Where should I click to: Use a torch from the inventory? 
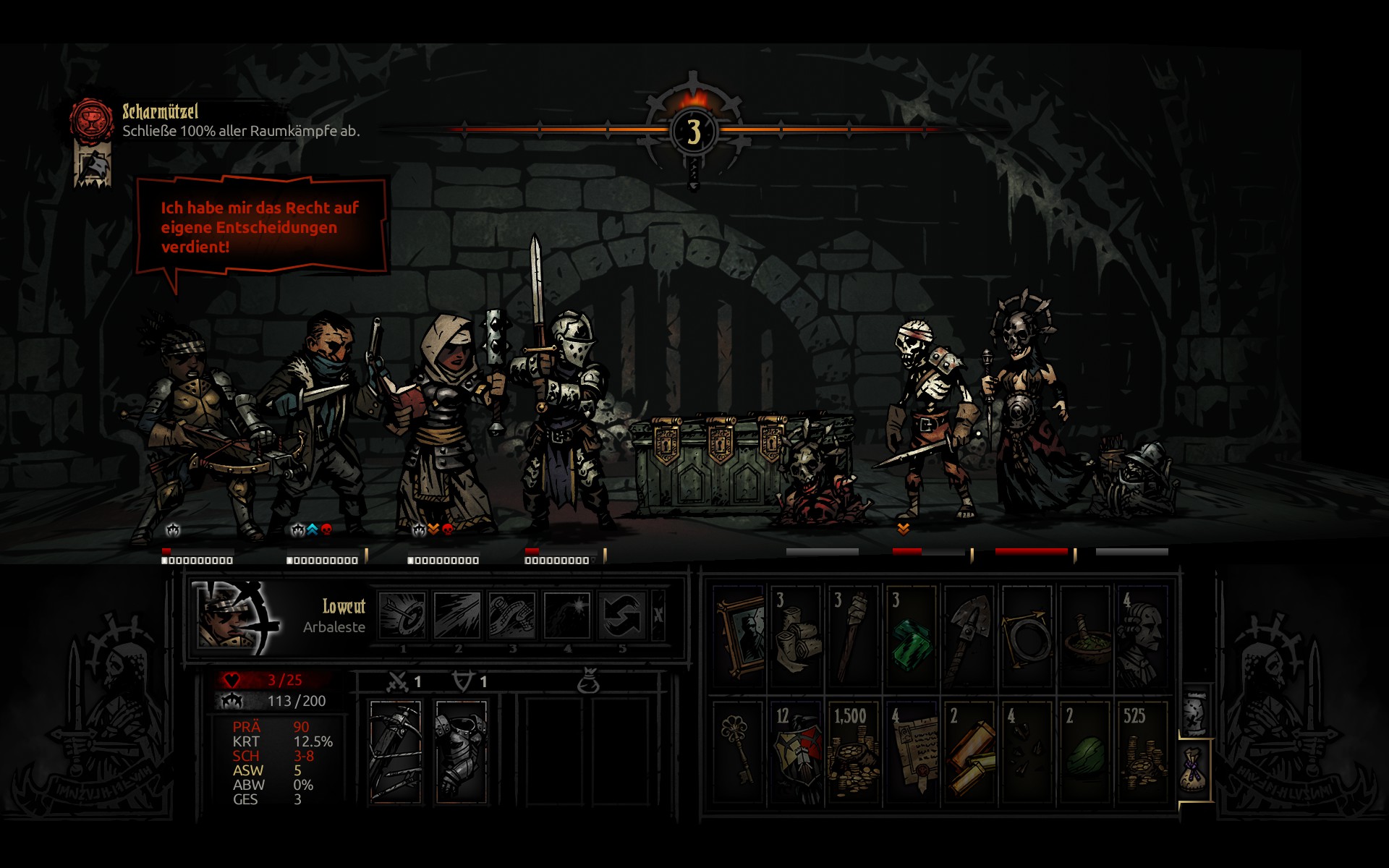[854, 637]
